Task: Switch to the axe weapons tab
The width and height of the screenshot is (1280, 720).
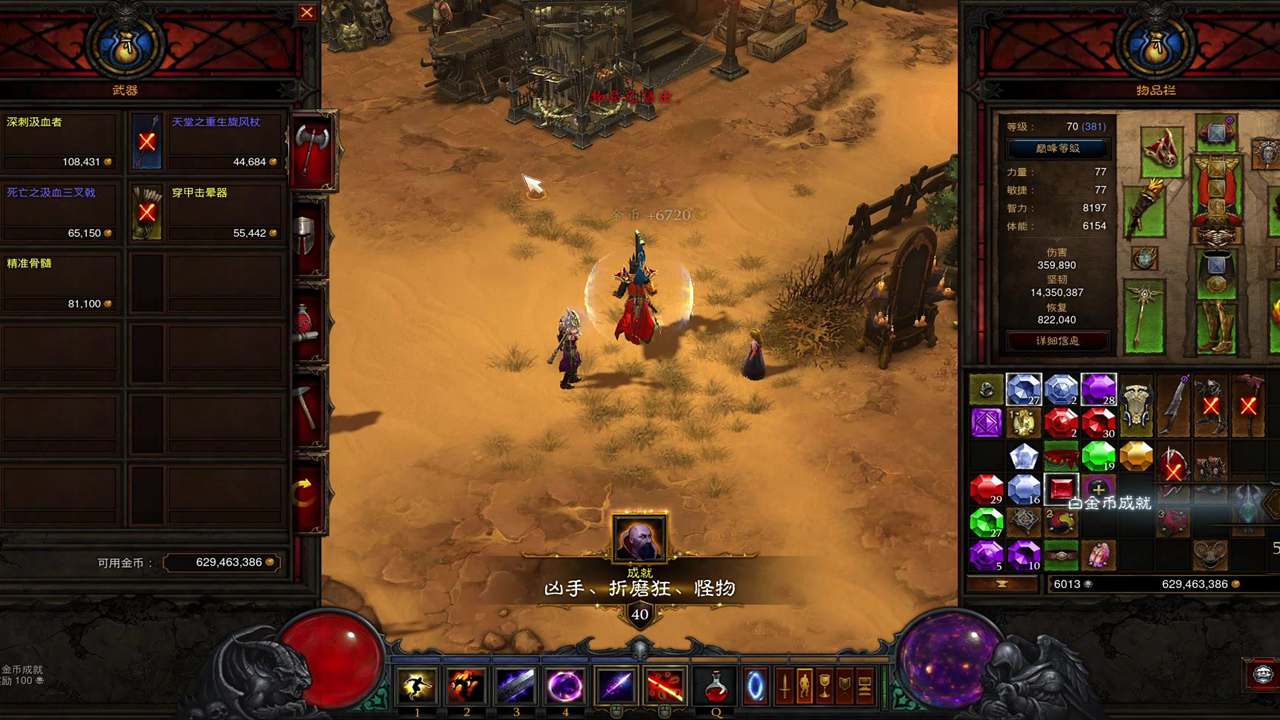Action: coord(312,150)
